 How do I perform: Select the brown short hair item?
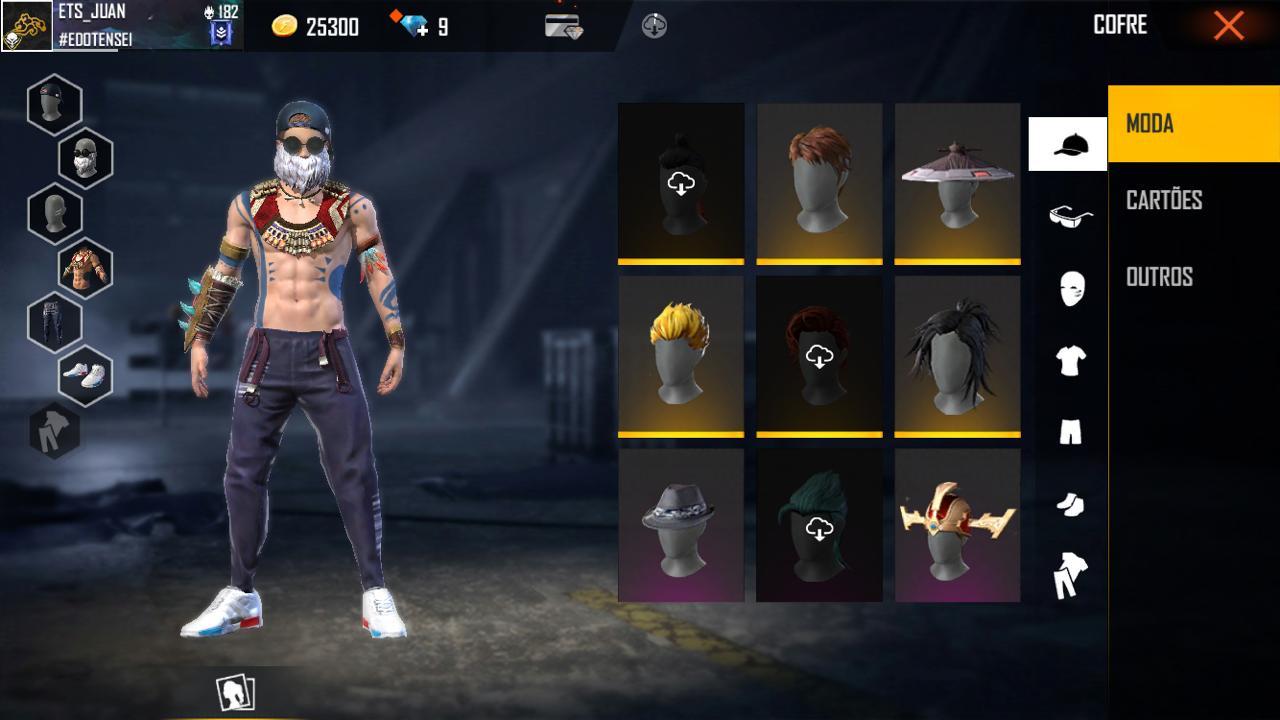(x=819, y=182)
